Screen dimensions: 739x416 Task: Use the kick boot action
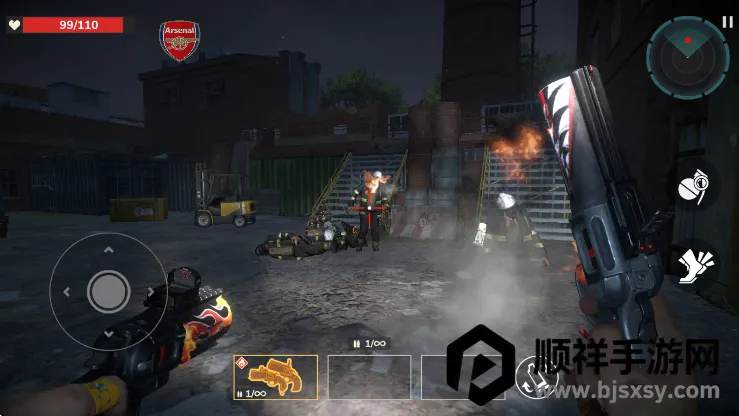pos(693,266)
